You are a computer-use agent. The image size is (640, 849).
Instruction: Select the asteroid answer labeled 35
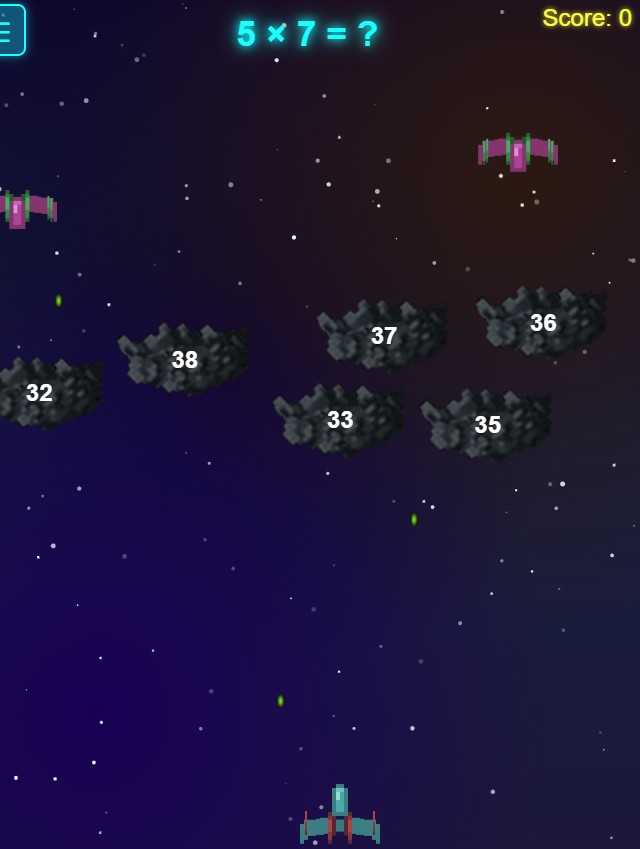(x=487, y=425)
